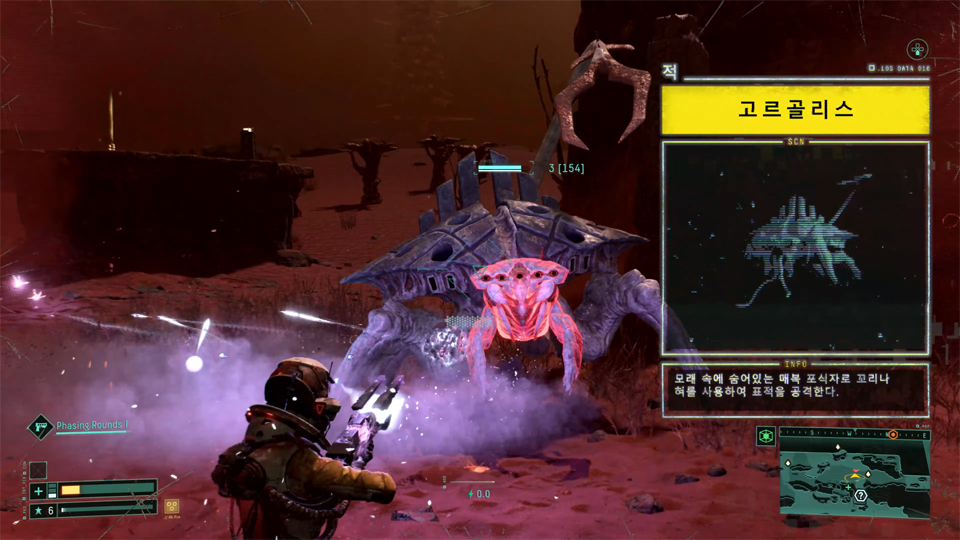
Task: Click the question mark marker on minimap
Action: point(860,495)
